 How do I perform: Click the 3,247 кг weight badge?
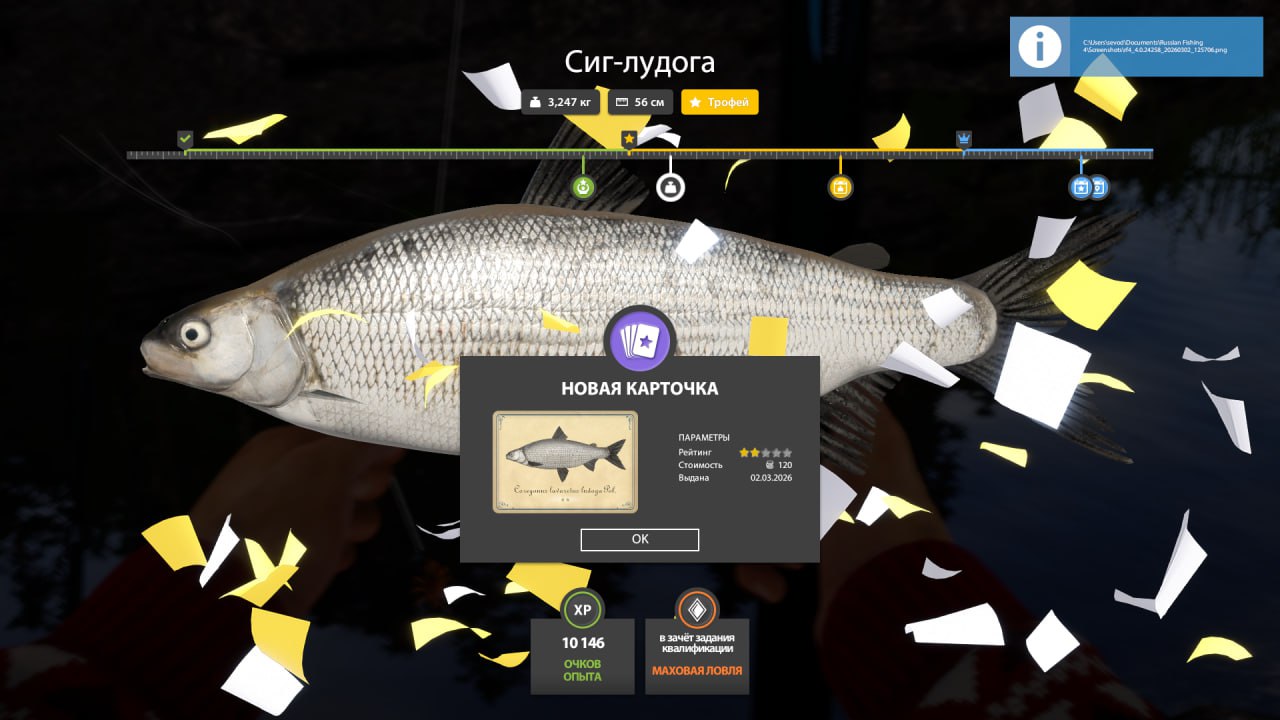tap(560, 102)
